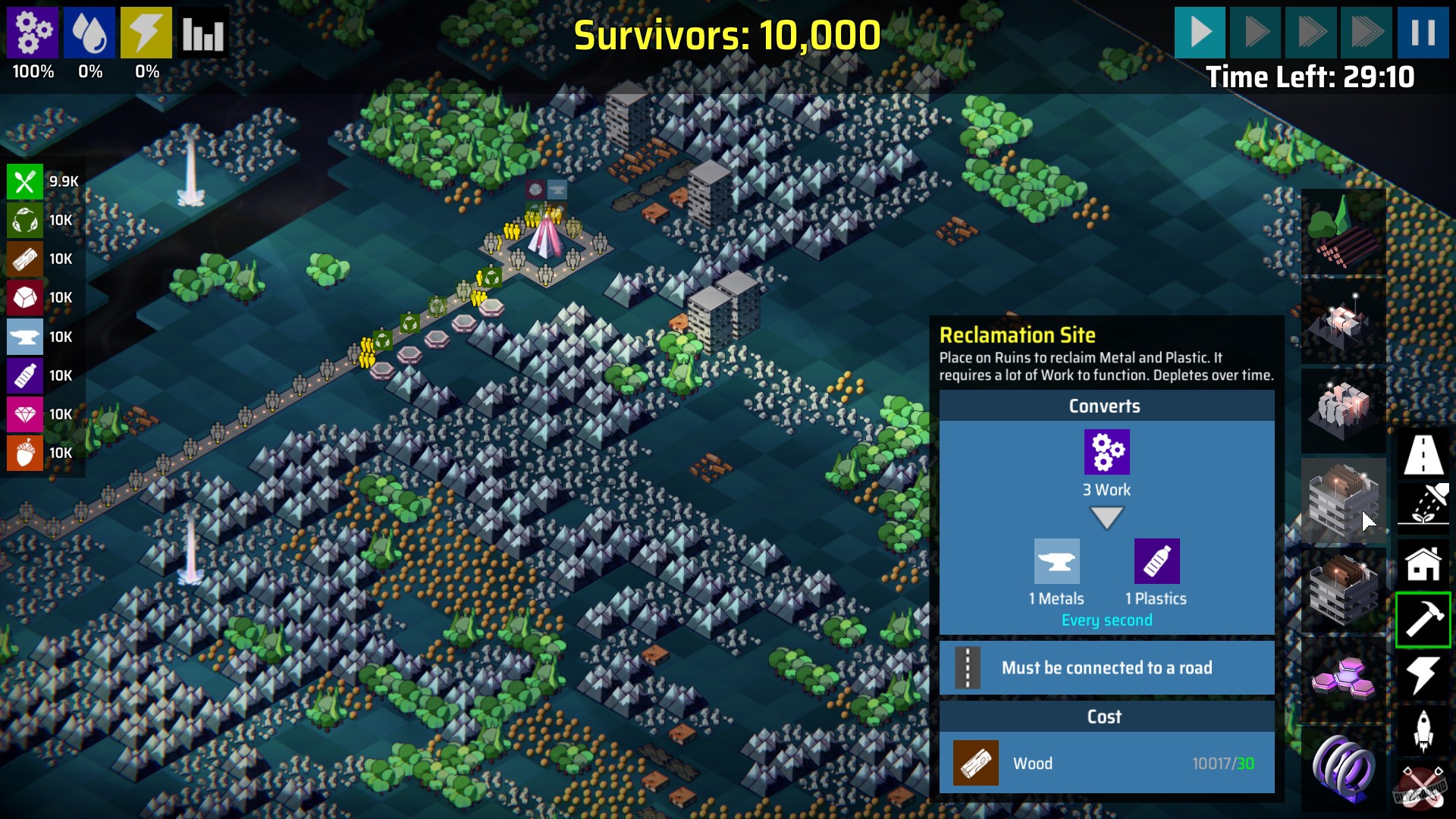Switch to the Converts section header

tap(1106, 406)
